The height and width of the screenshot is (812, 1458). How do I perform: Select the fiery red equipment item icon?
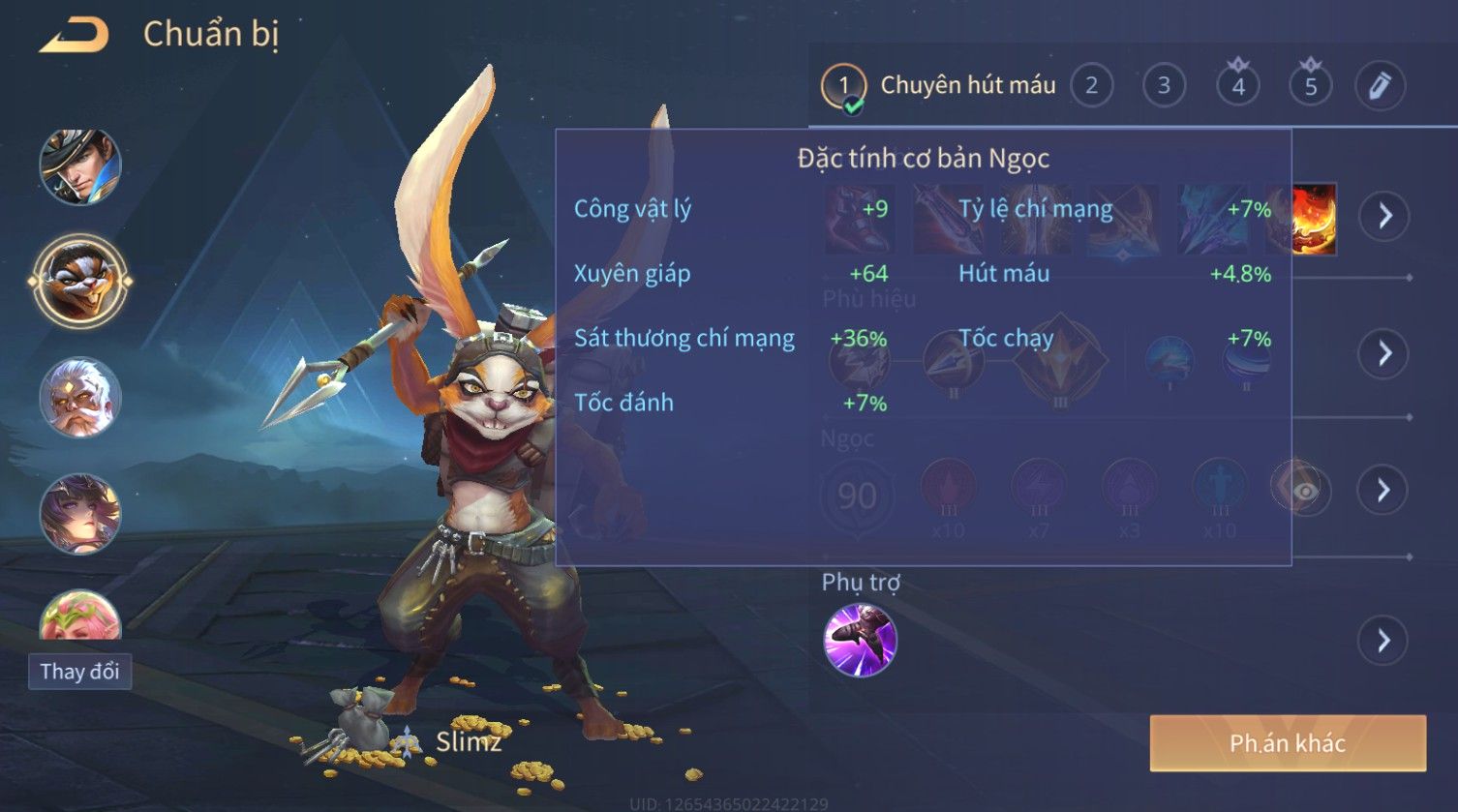(1314, 220)
